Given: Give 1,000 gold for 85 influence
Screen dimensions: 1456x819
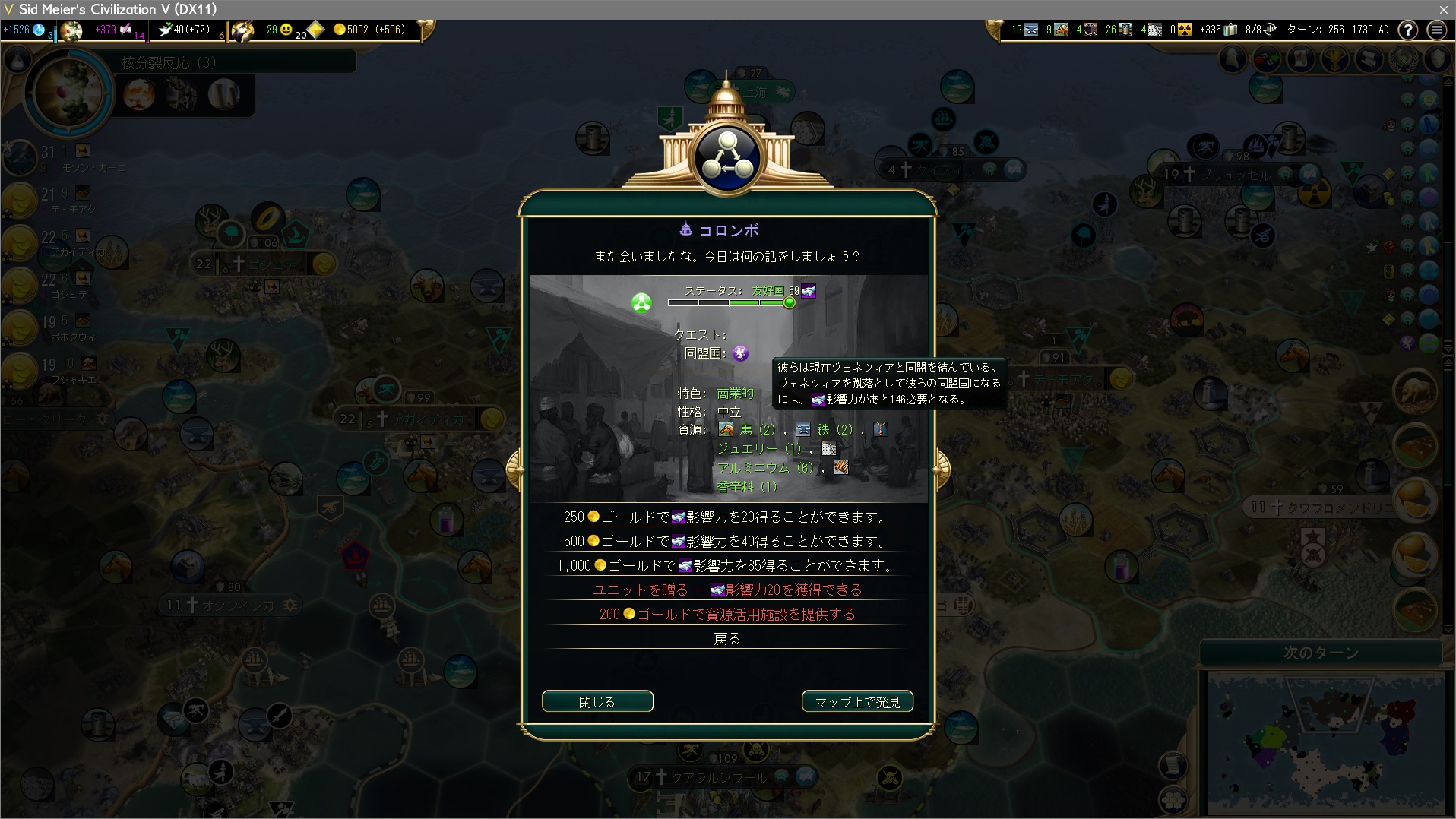Looking at the screenshot, I should point(726,566).
